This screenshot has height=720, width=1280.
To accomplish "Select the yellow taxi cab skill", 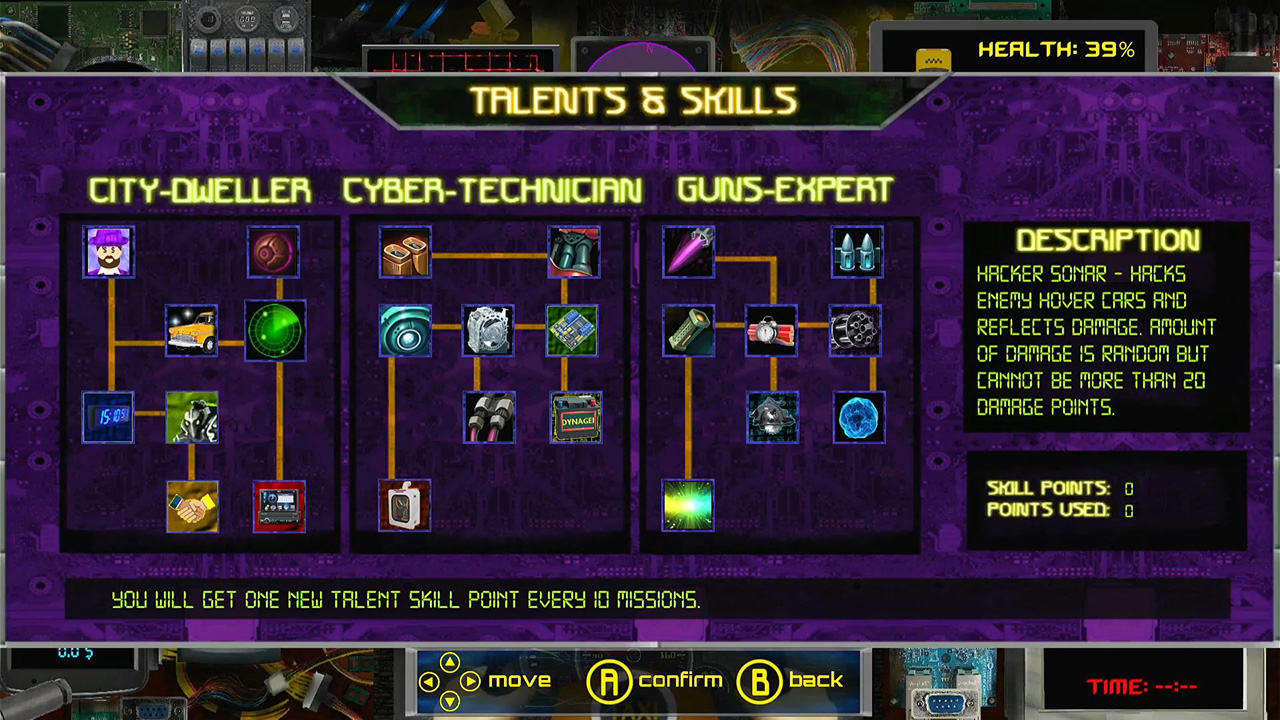I will pyautogui.click(x=192, y=332).
